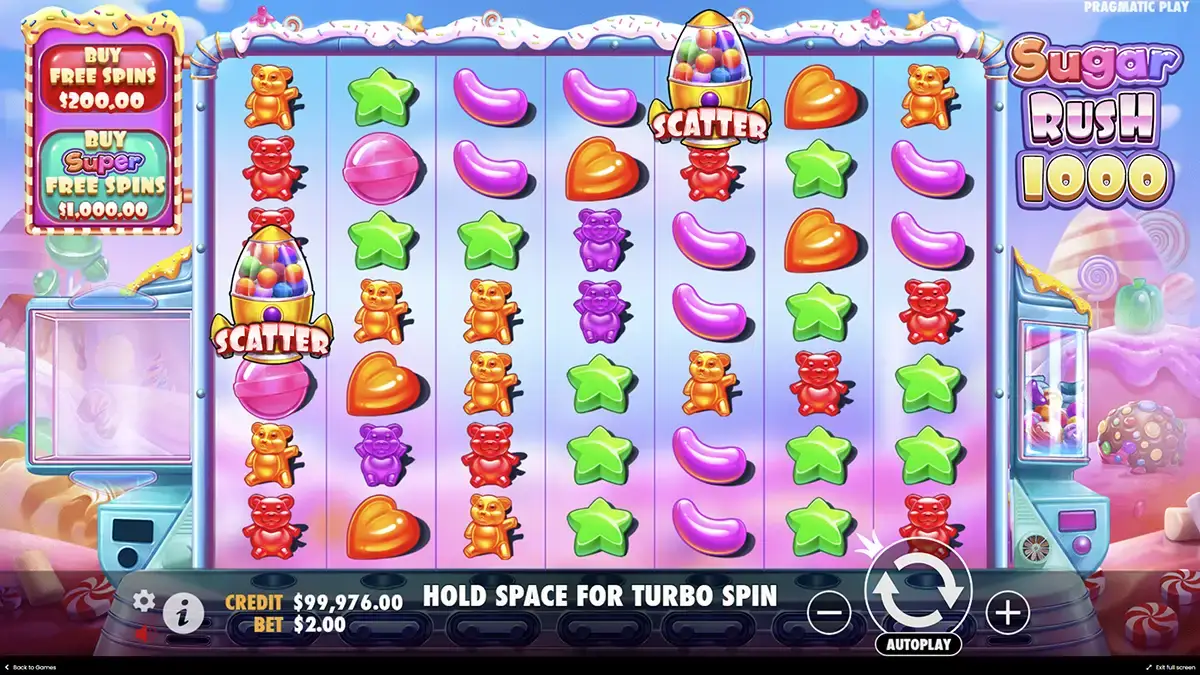
Task: Open the gear settings menu
Action: coord(144,600)
